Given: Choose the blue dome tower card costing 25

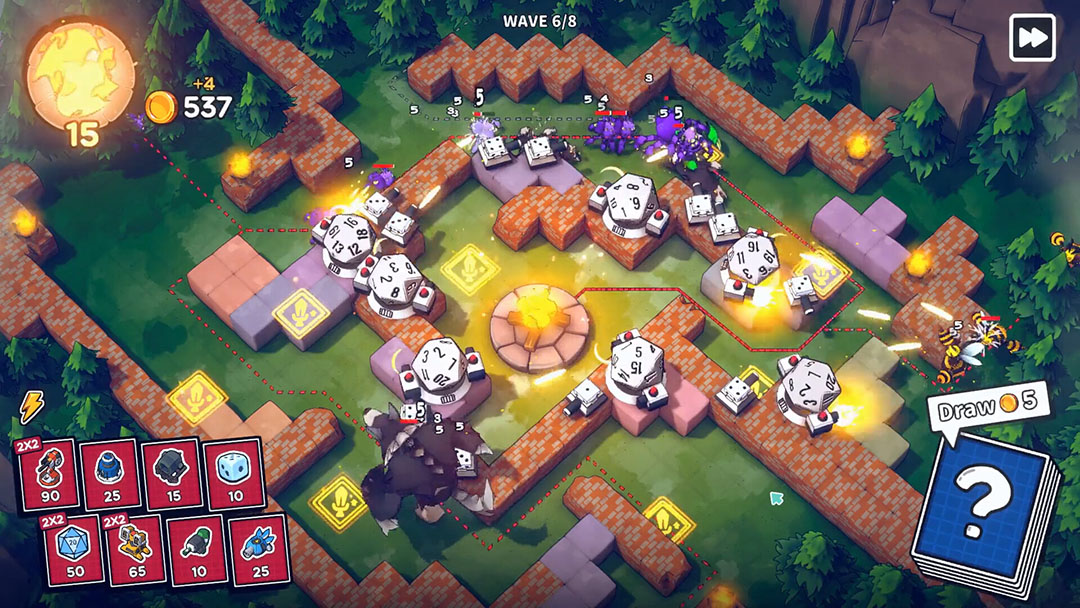Looking at the screenshot, I should coord(109,474).
